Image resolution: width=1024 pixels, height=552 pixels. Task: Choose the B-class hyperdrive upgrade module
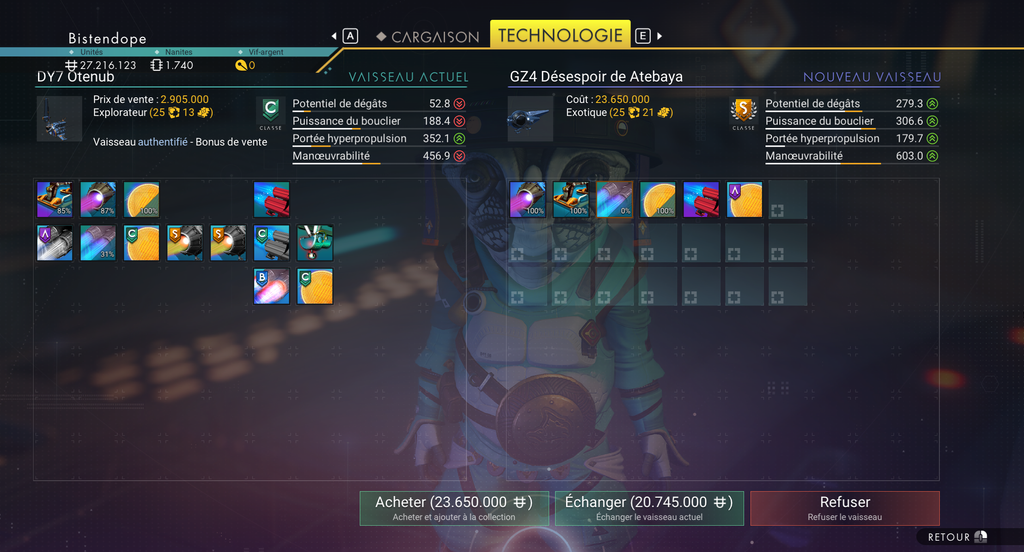pos(271,286)
